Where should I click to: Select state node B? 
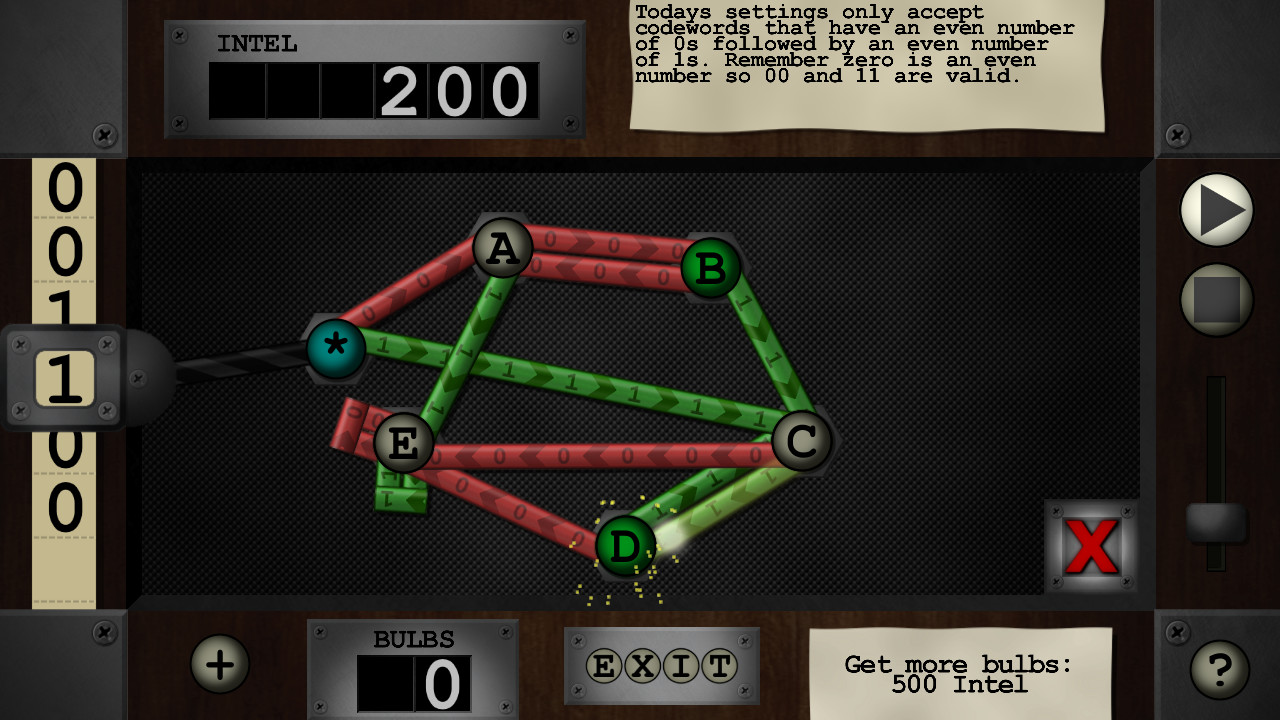click(x=709, y=268)
